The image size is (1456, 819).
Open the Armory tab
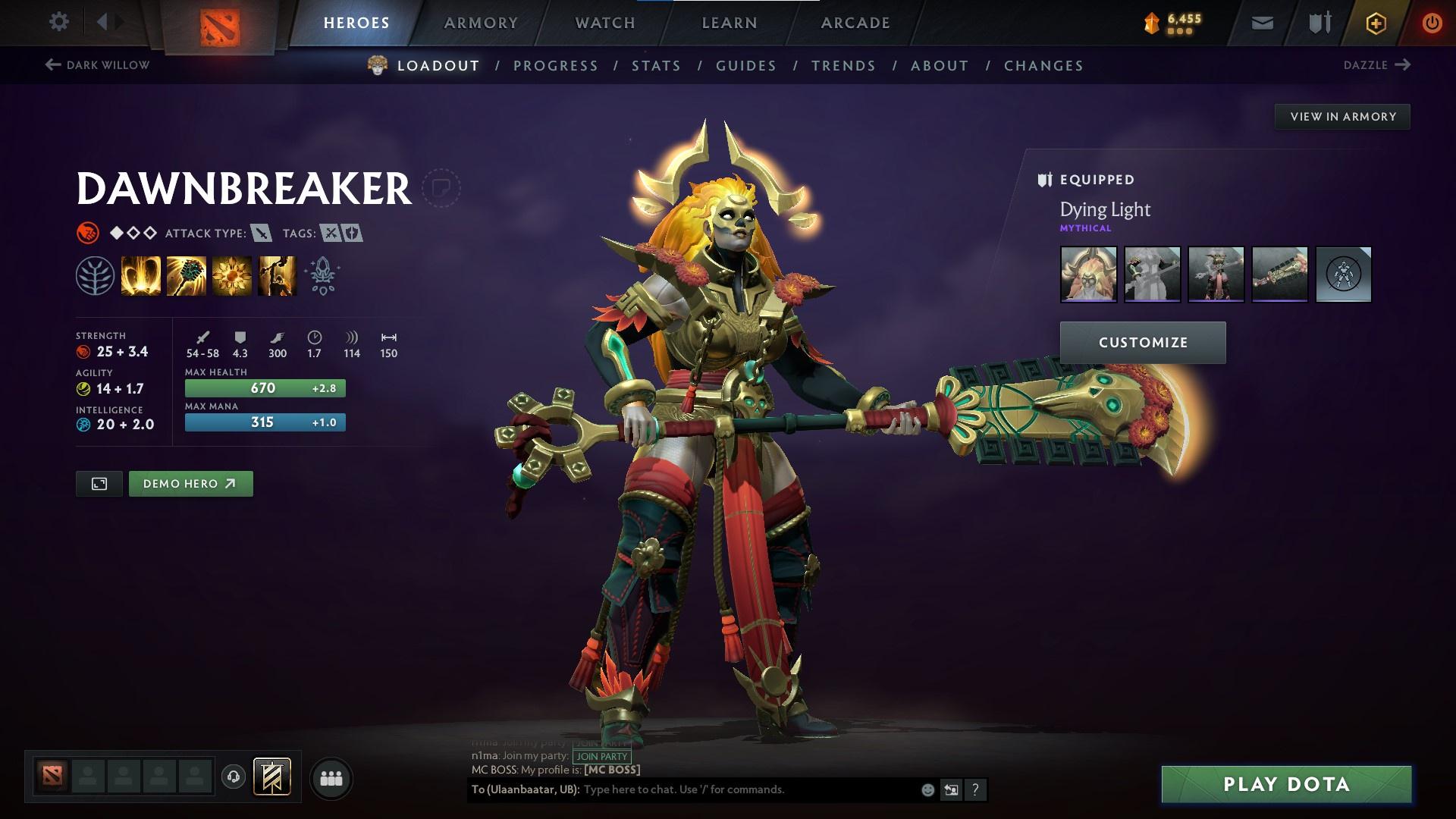click(x=481, y=23)
